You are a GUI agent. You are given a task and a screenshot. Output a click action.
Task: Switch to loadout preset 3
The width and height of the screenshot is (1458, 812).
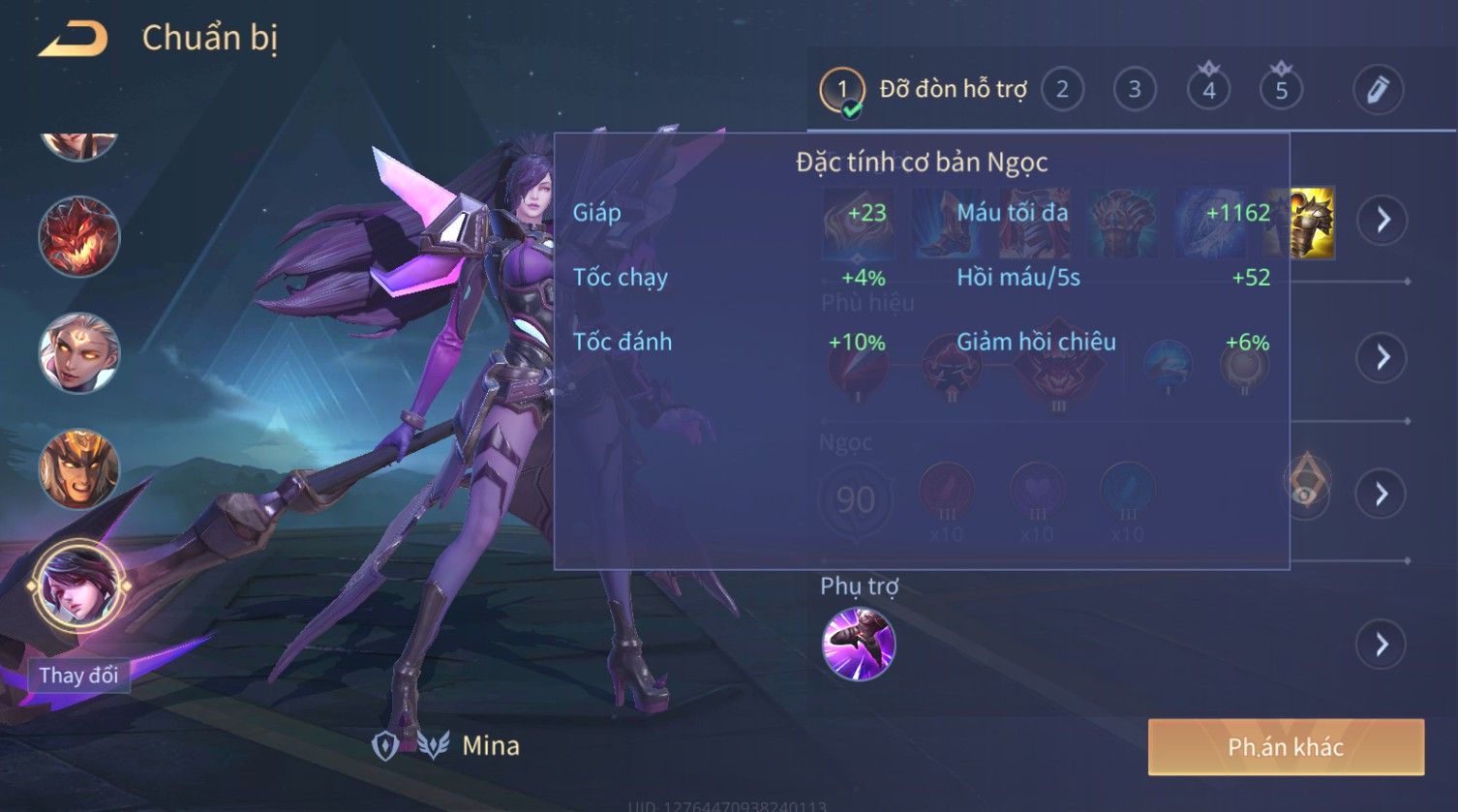[1135, 90]
